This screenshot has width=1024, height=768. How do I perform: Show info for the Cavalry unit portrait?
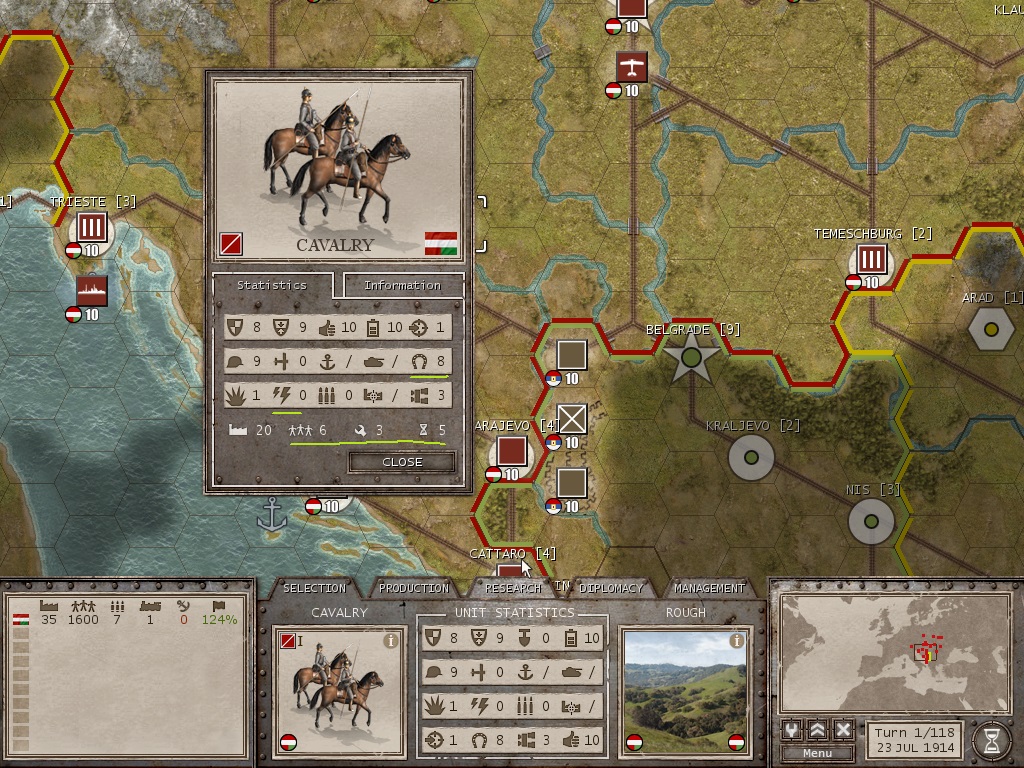click(391, 641)
